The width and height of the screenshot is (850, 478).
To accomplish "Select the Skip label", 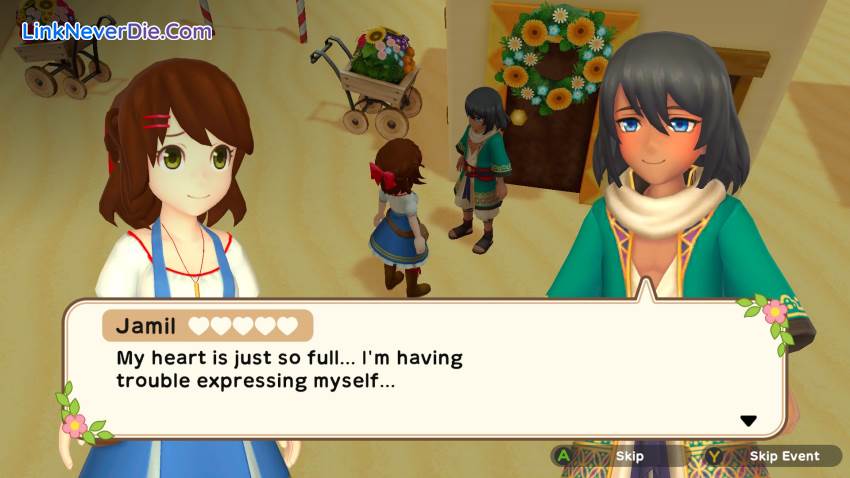I will point(630,456).
